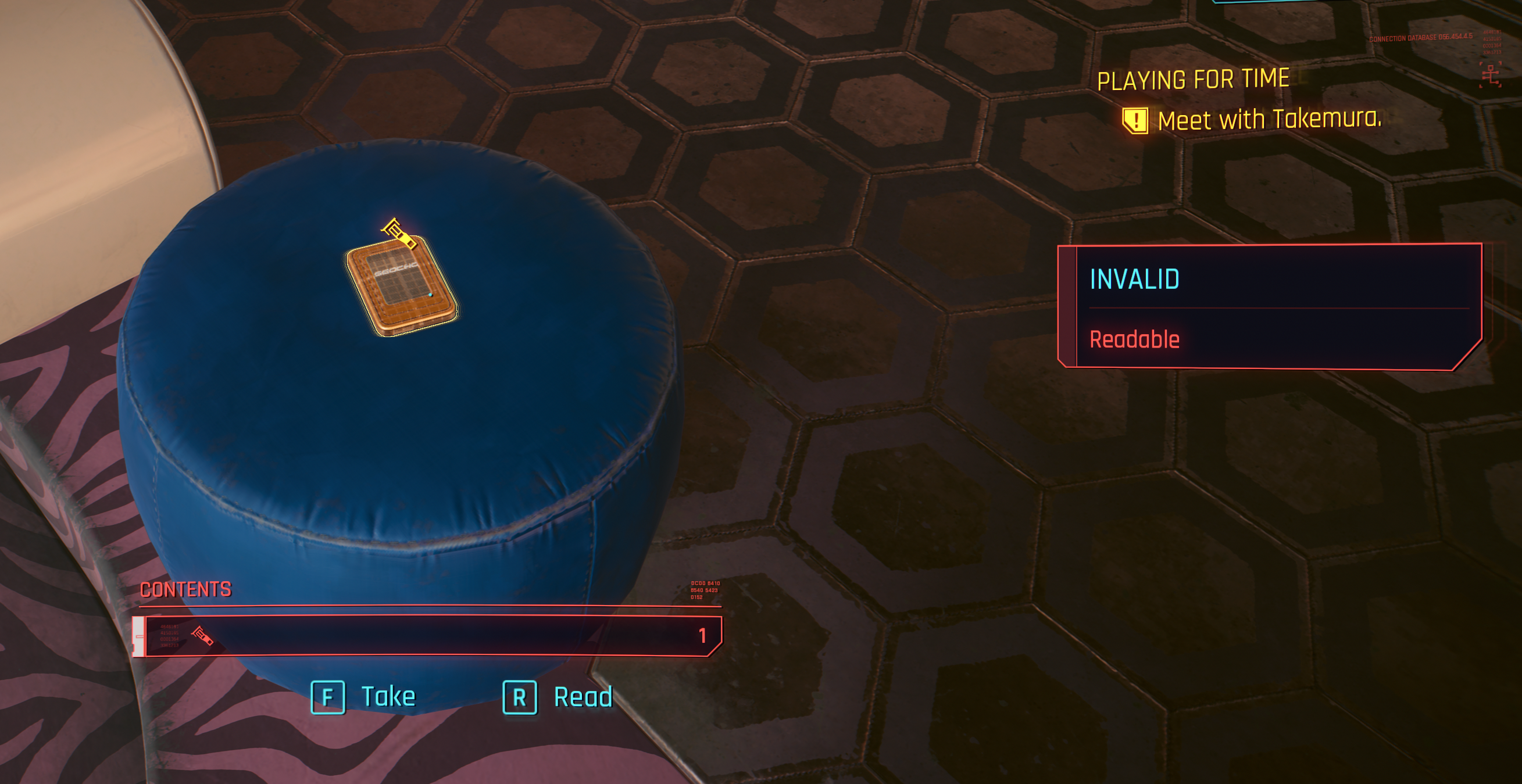Select the INVALID readable item tooltip

1270,307
